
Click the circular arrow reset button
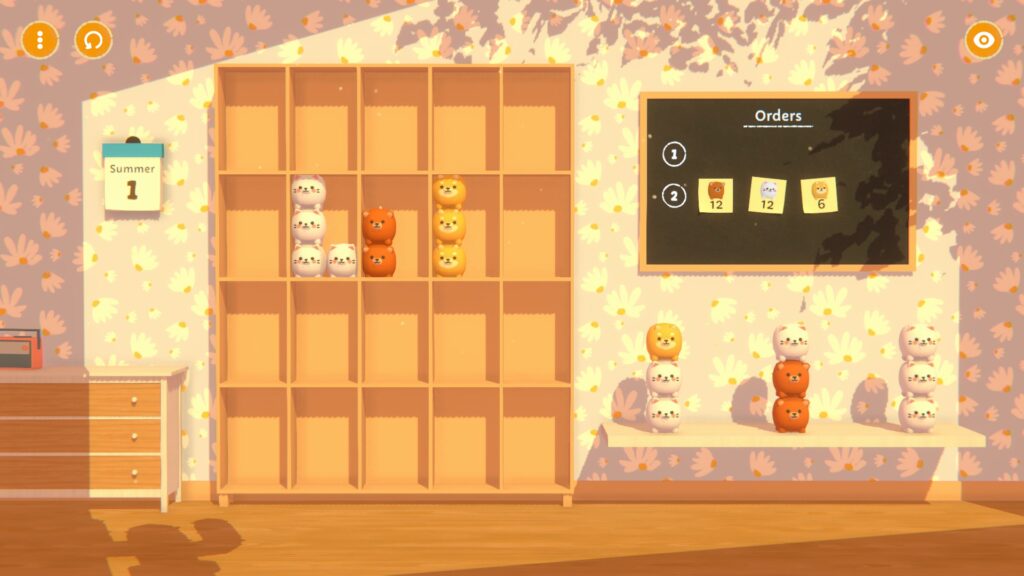coord(93,40)
